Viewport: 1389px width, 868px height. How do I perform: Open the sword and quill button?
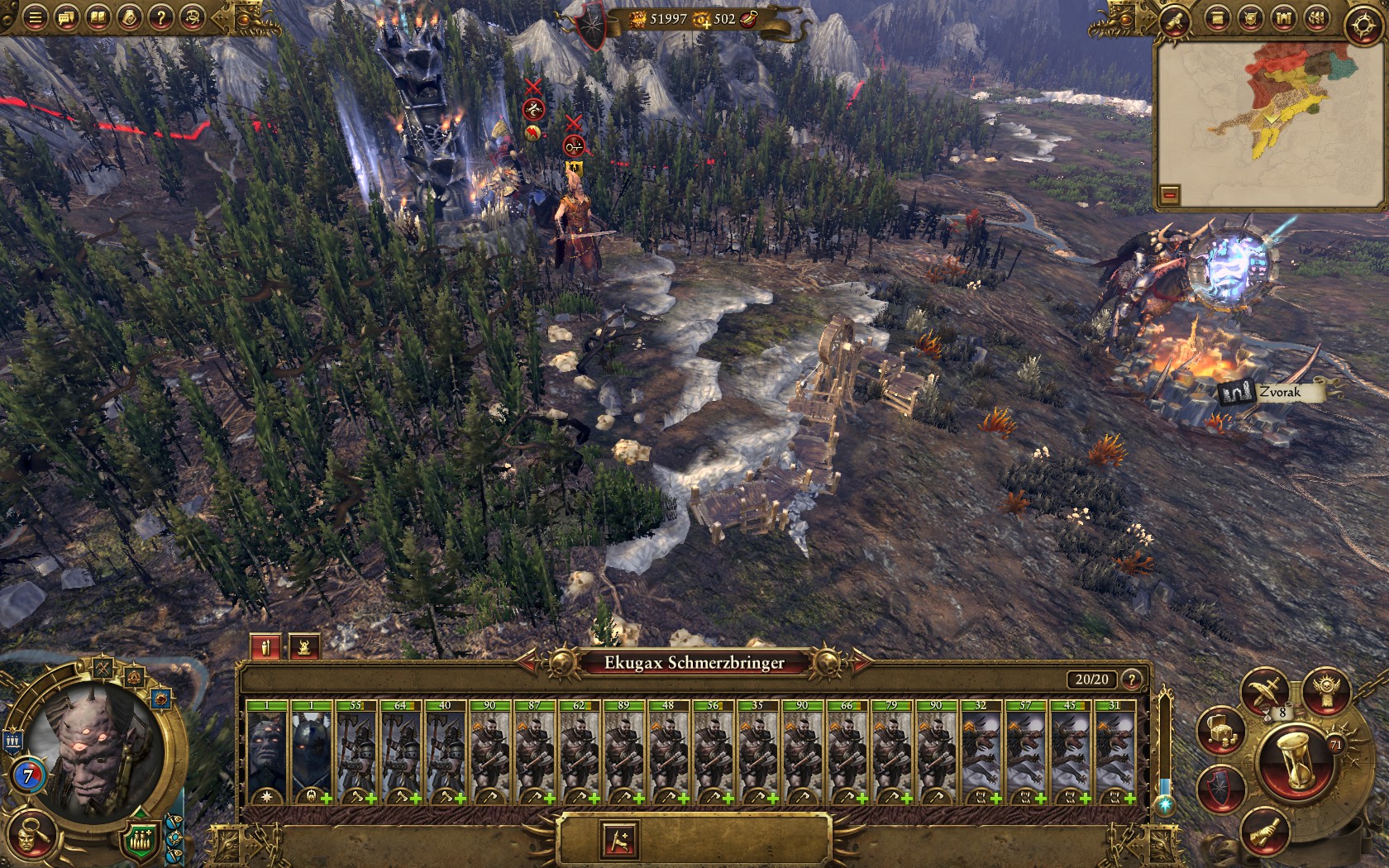(1266, 689)
